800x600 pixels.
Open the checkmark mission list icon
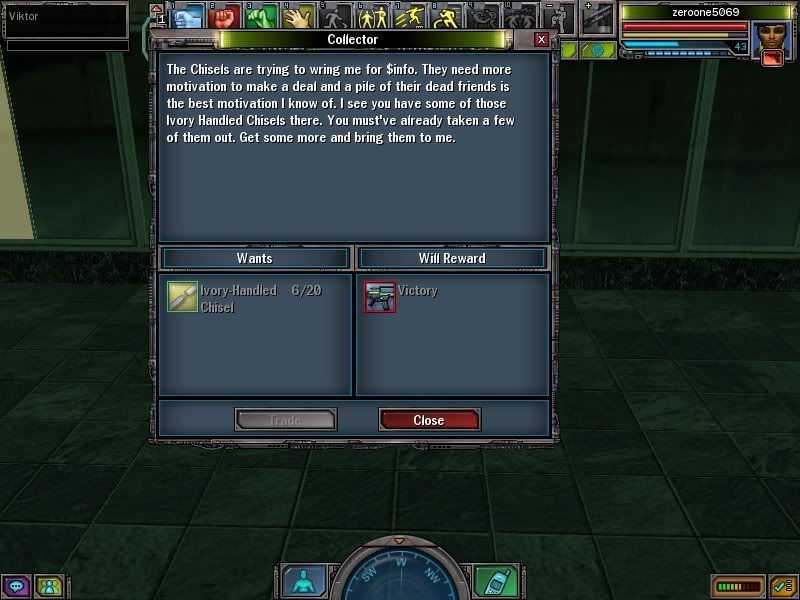782,585
